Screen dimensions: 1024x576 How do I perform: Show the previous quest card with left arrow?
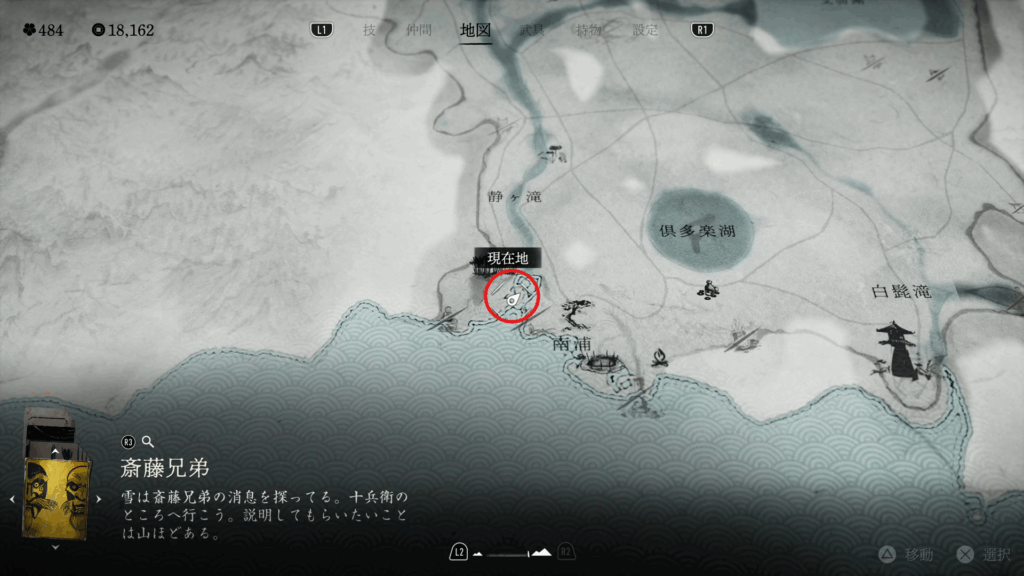point(11,498)
